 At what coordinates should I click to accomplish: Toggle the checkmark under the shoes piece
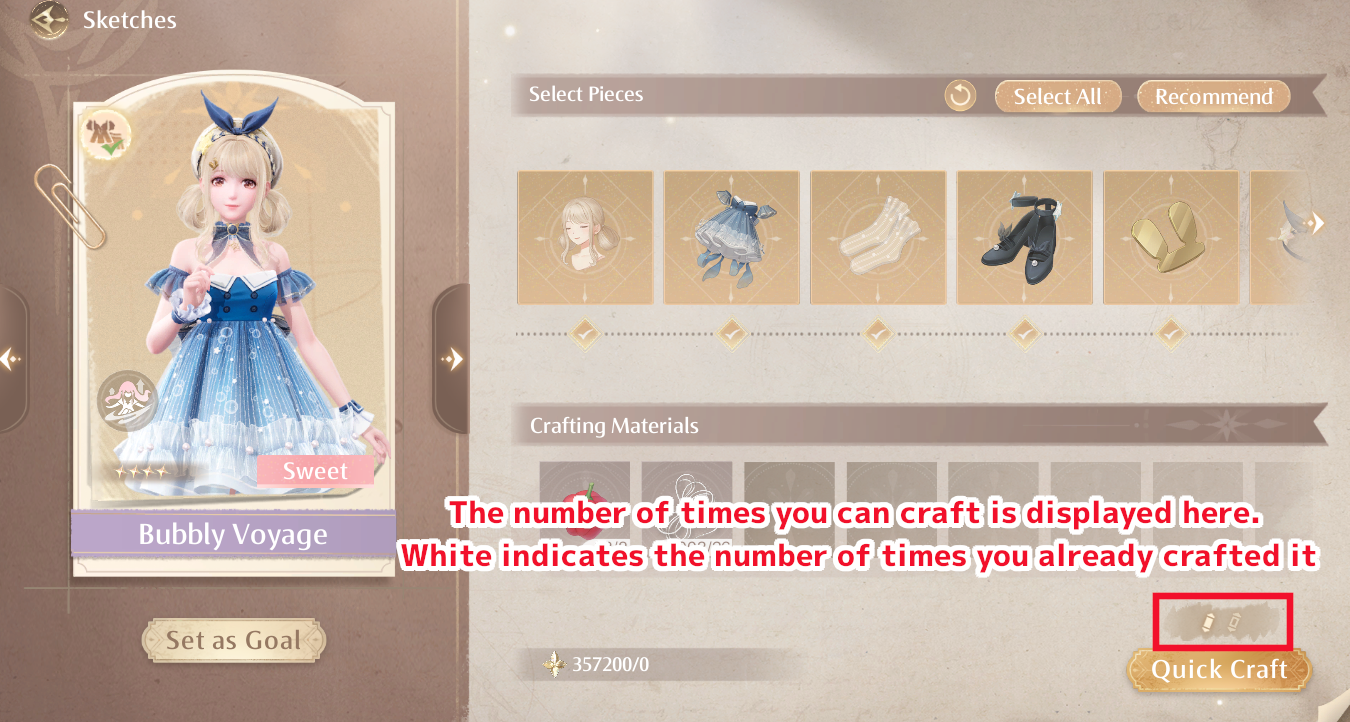point(1024,332)
